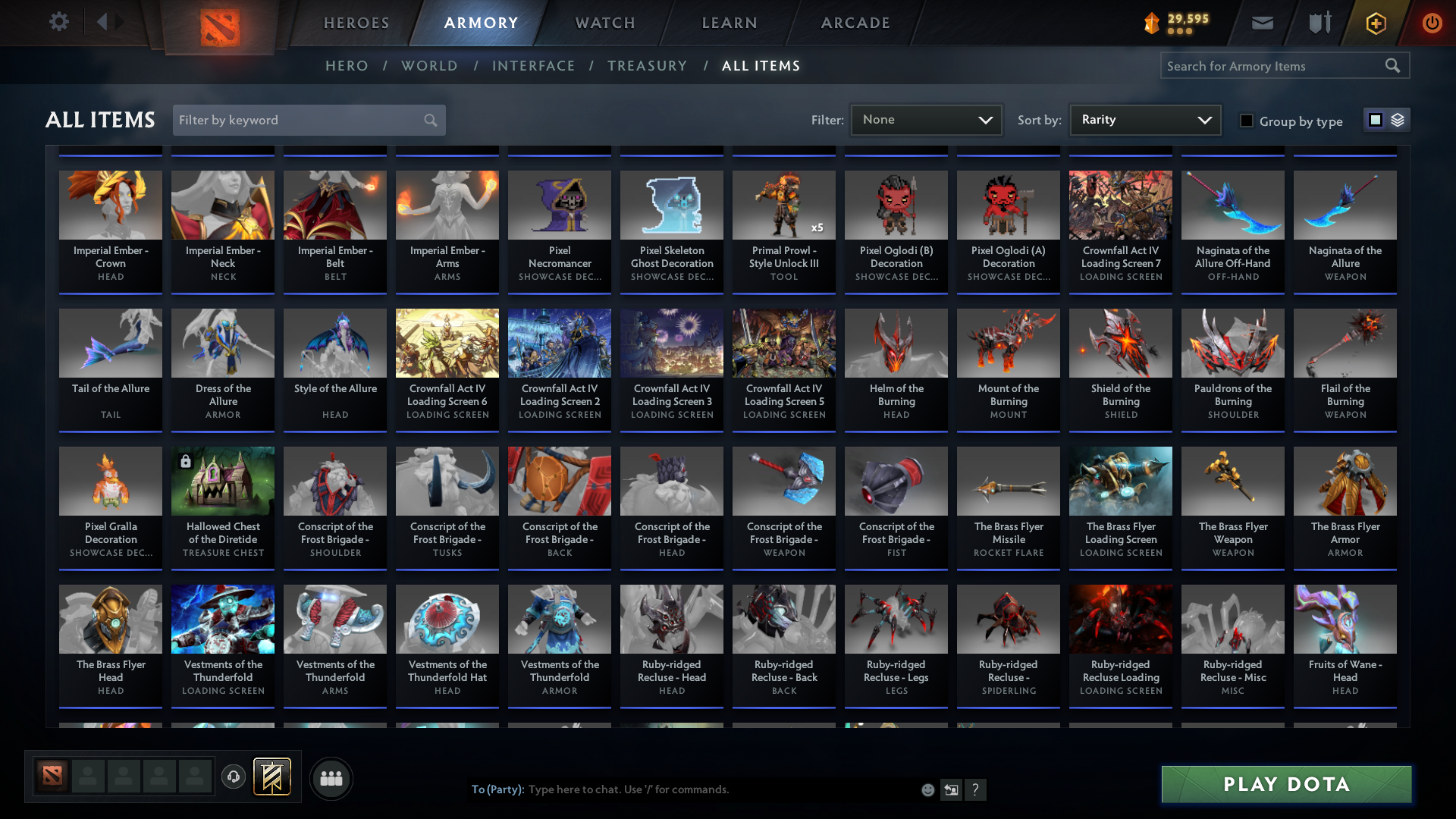The height and width of the screenshot is (819, 1456).
Task: Open the TREASURY breadcrumb section
Action: tap(647, 66)
